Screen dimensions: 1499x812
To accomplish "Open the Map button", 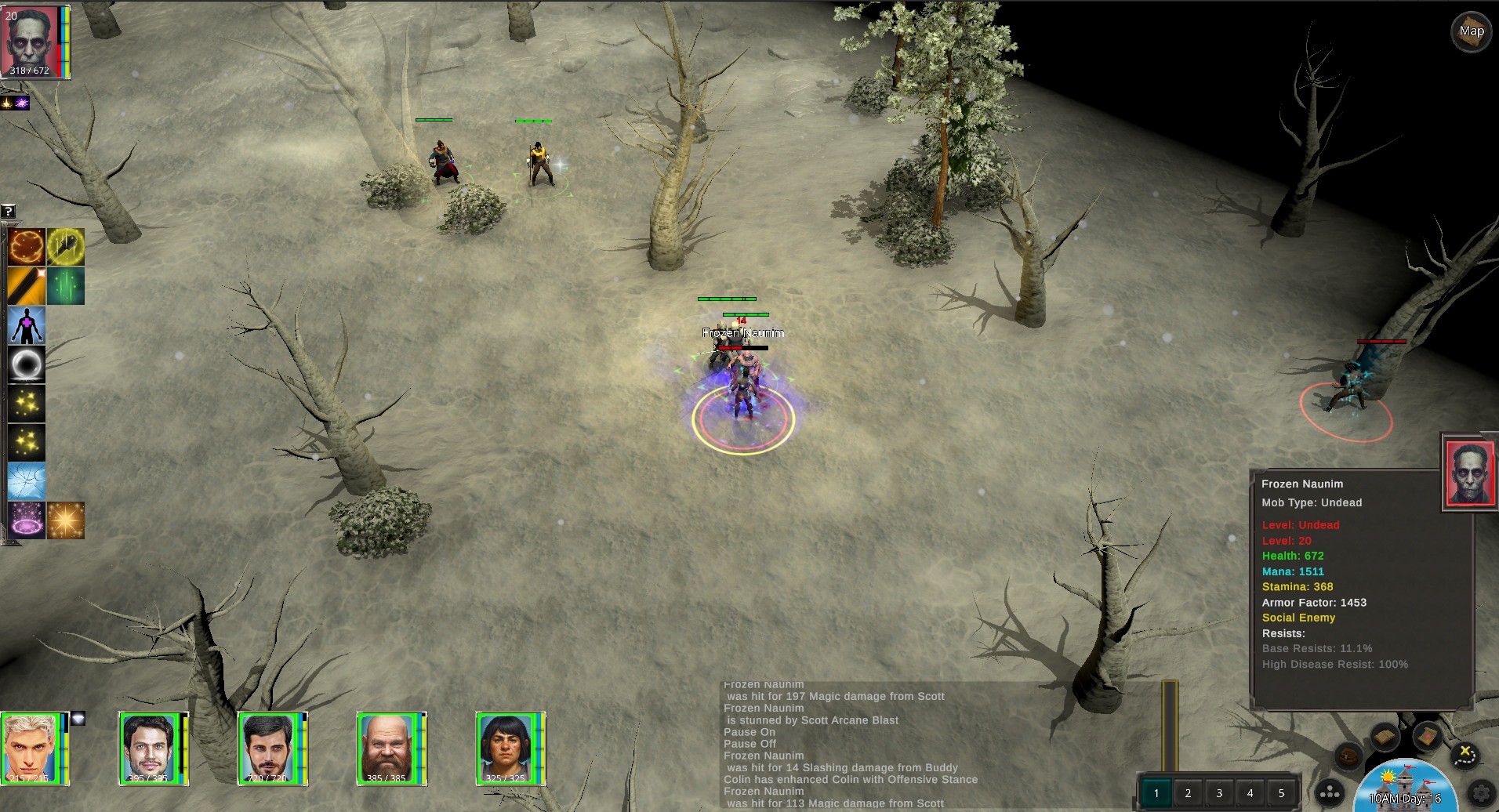I will (x=1471, y=31).
